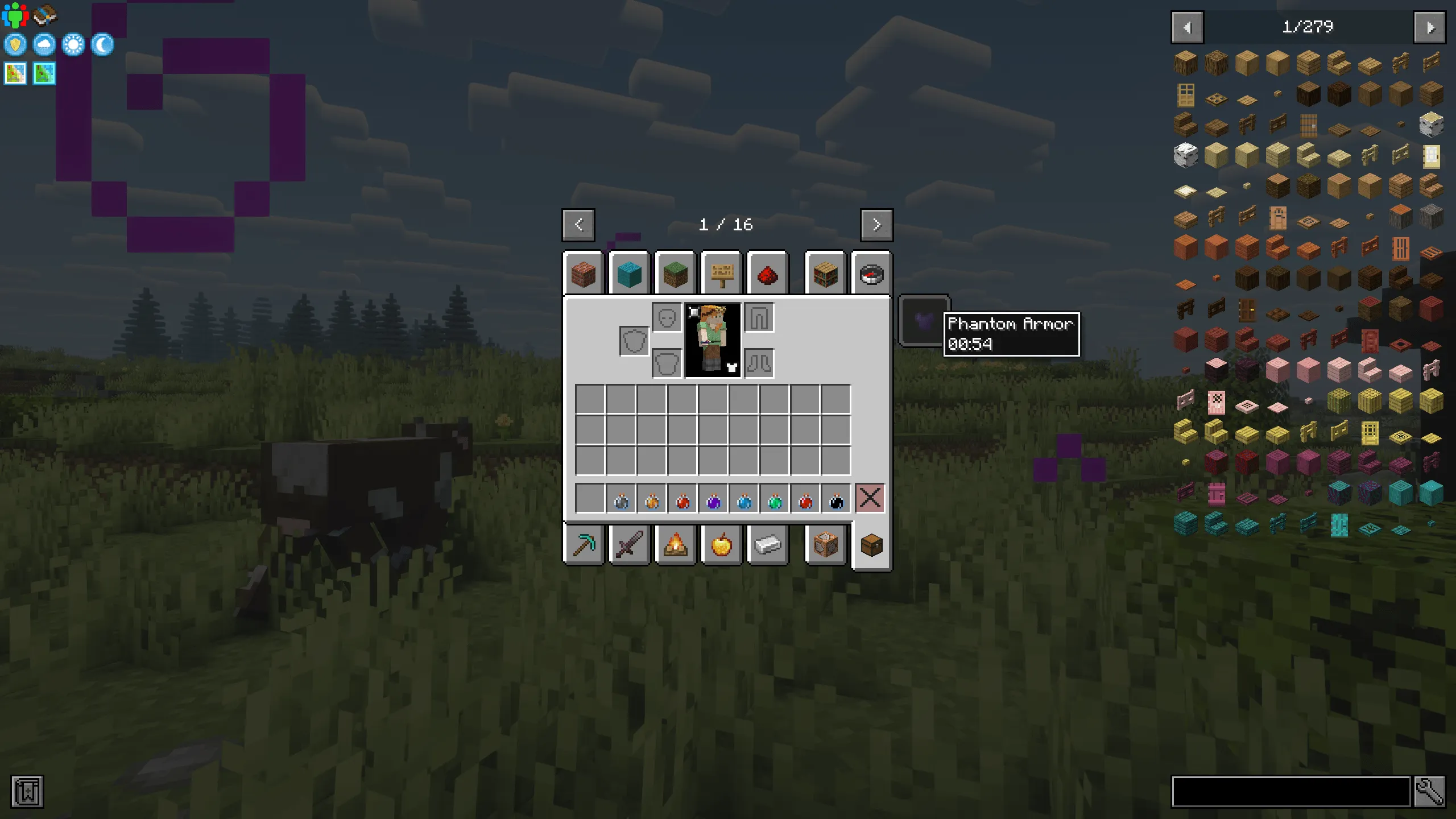Open the compass search tab

pos(871,275)
